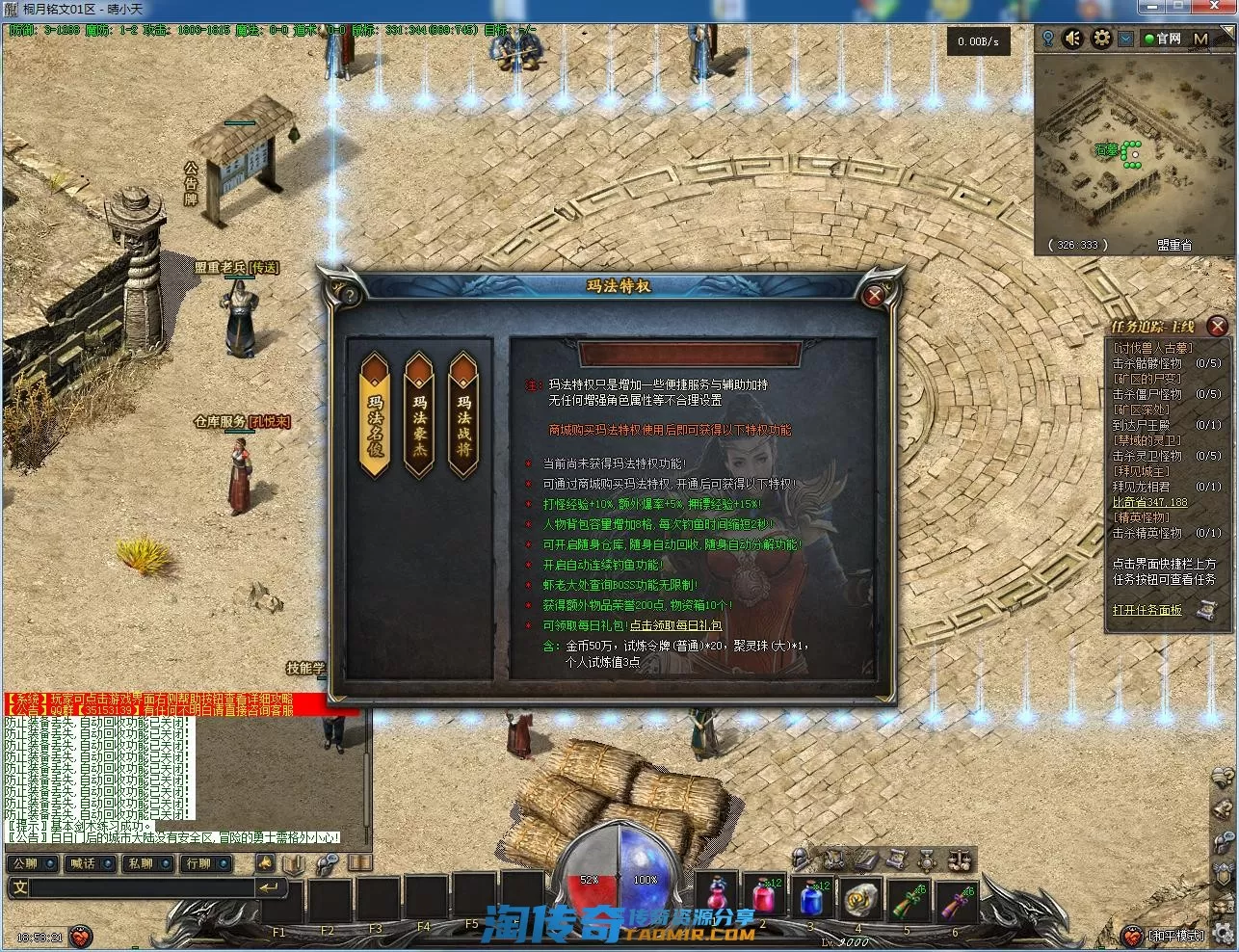
Task: Use the blue mana potion in hotbar
Action: 811,900
